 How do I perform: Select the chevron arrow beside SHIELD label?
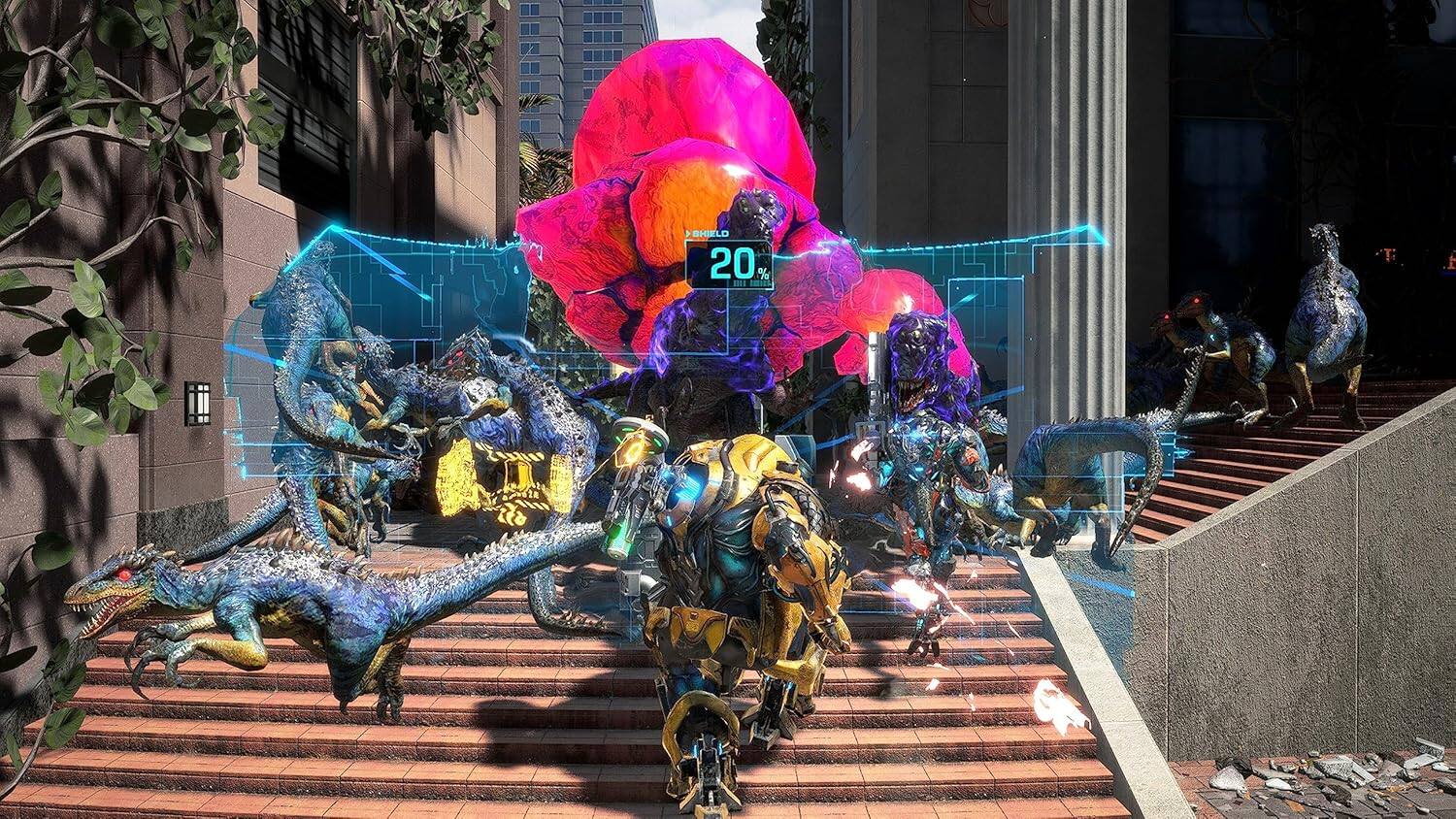click(x=689, y=233)
